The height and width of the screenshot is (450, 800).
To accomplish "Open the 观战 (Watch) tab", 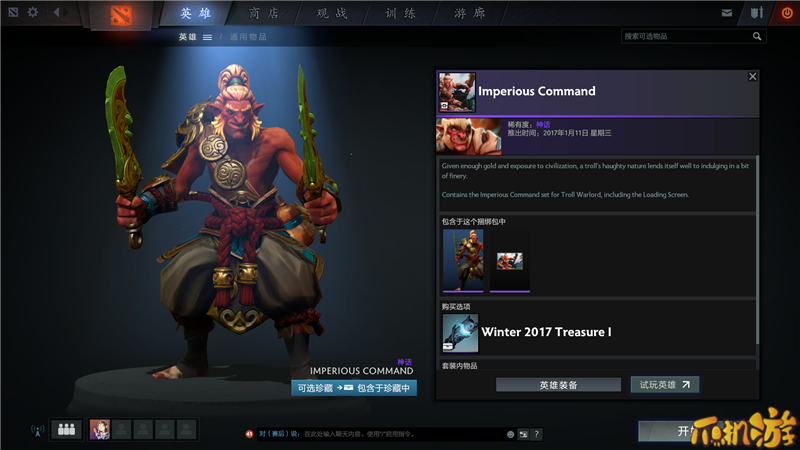I will [333, 13].
